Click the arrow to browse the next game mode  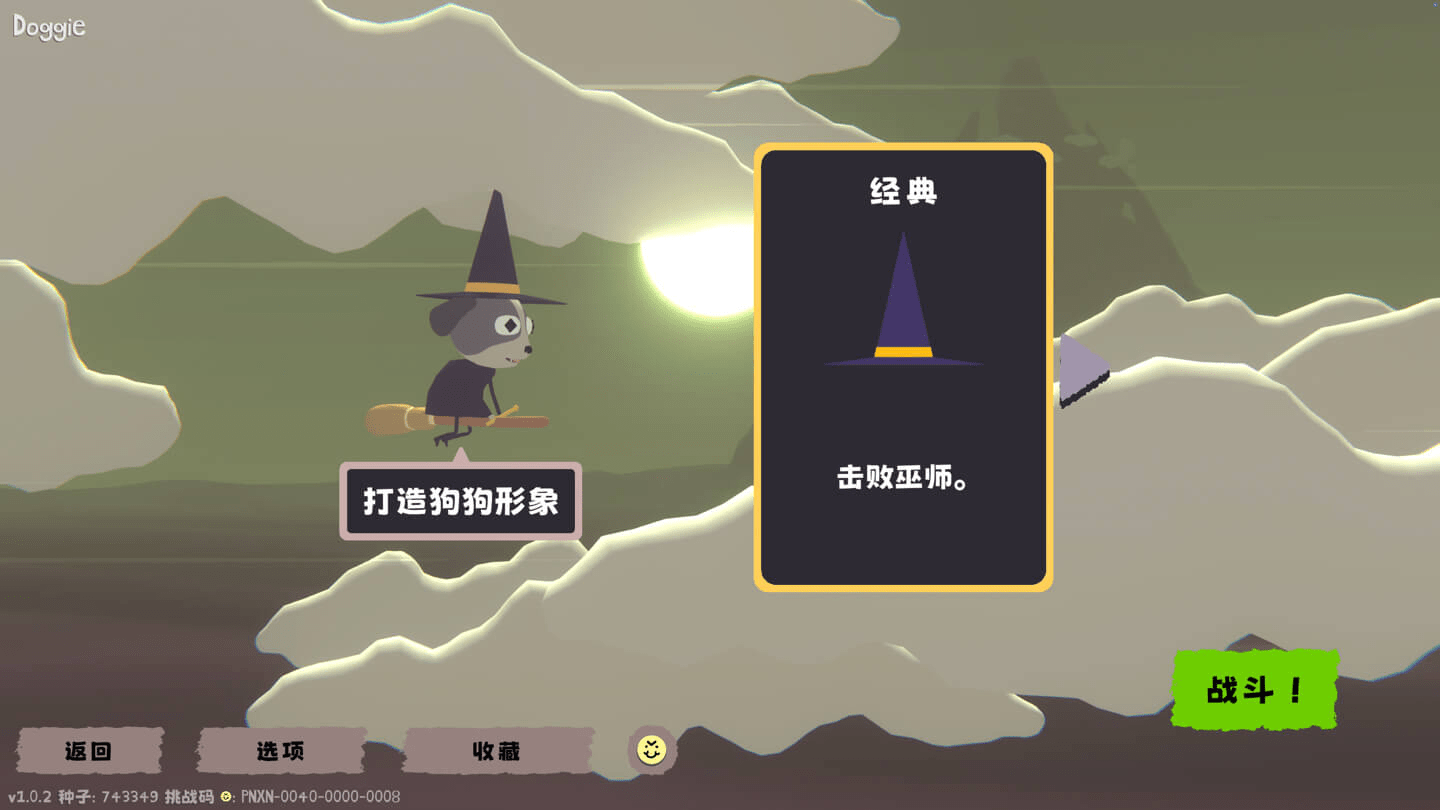pos(1080,370)
